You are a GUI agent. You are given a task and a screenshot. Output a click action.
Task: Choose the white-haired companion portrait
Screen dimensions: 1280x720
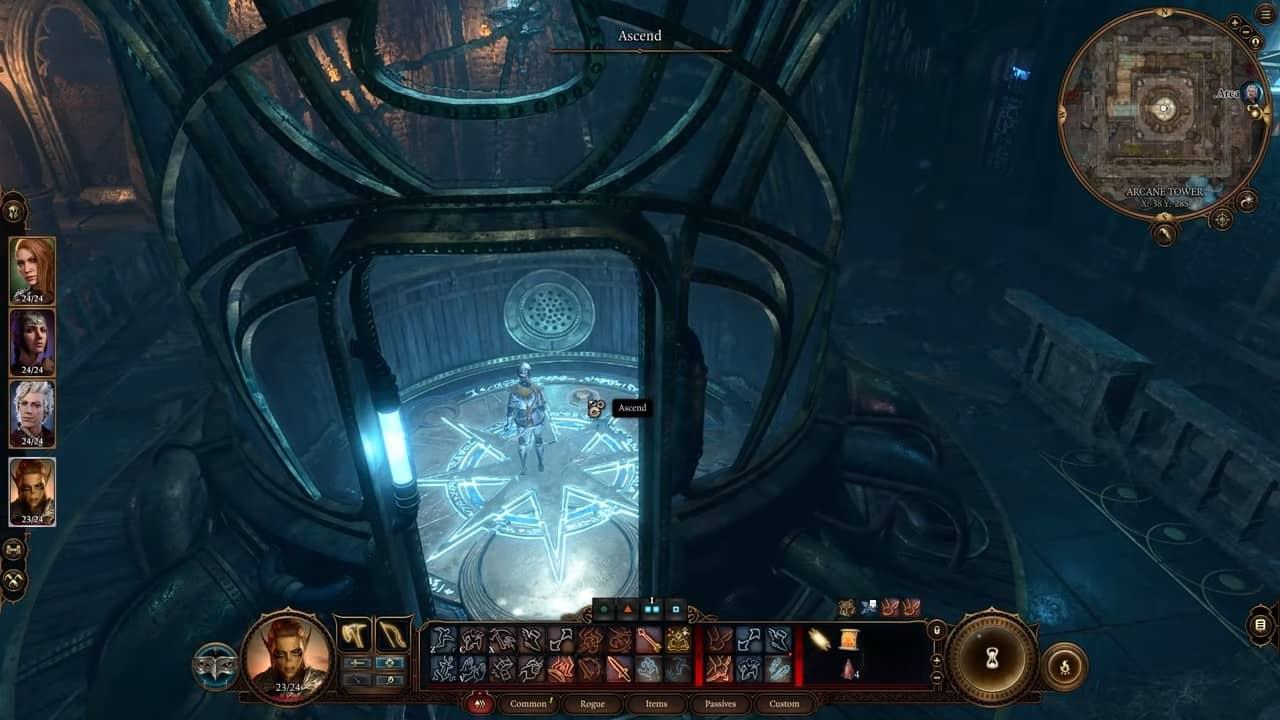click(32, 412)
